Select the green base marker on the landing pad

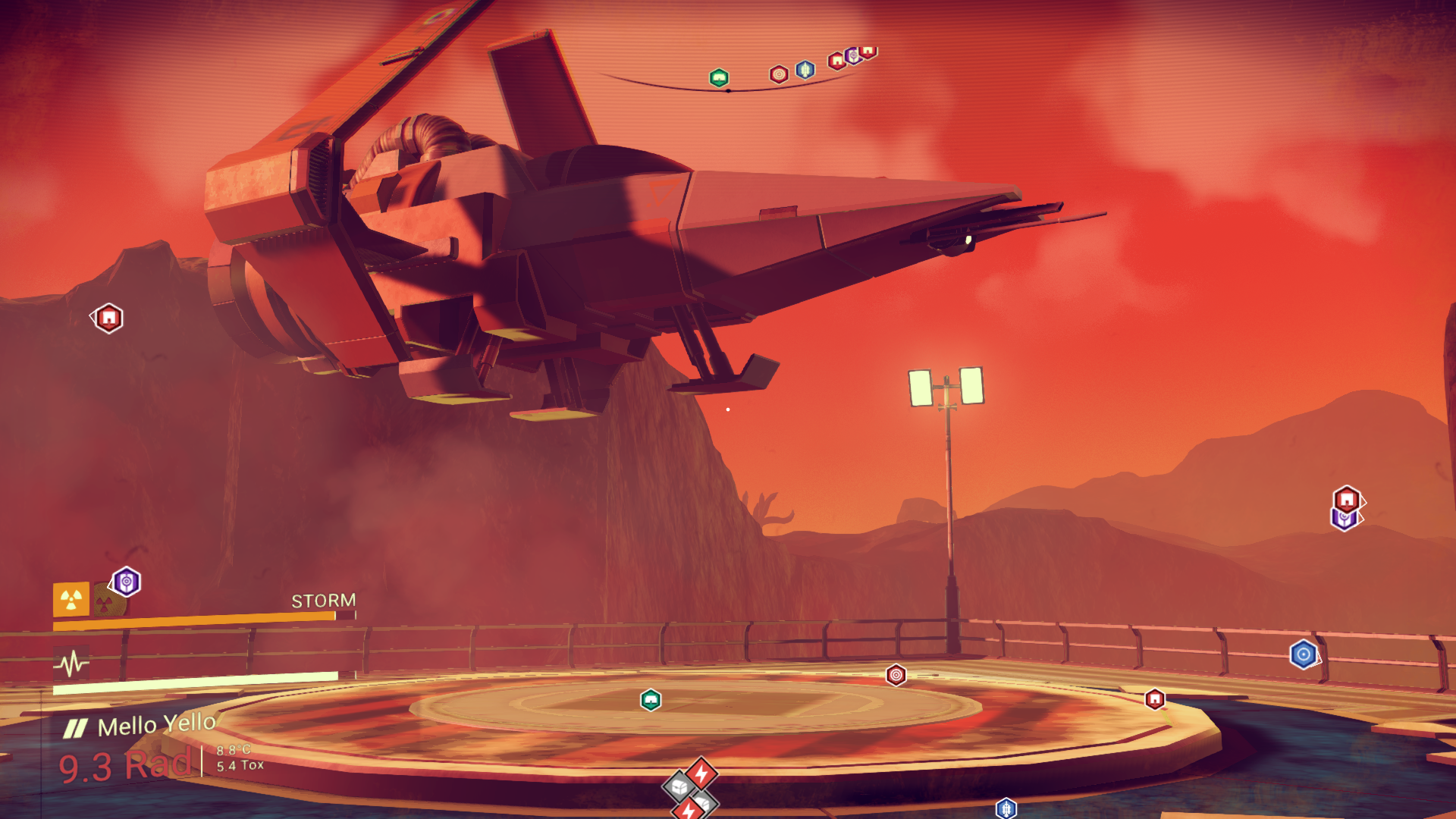tap(651, 699)
